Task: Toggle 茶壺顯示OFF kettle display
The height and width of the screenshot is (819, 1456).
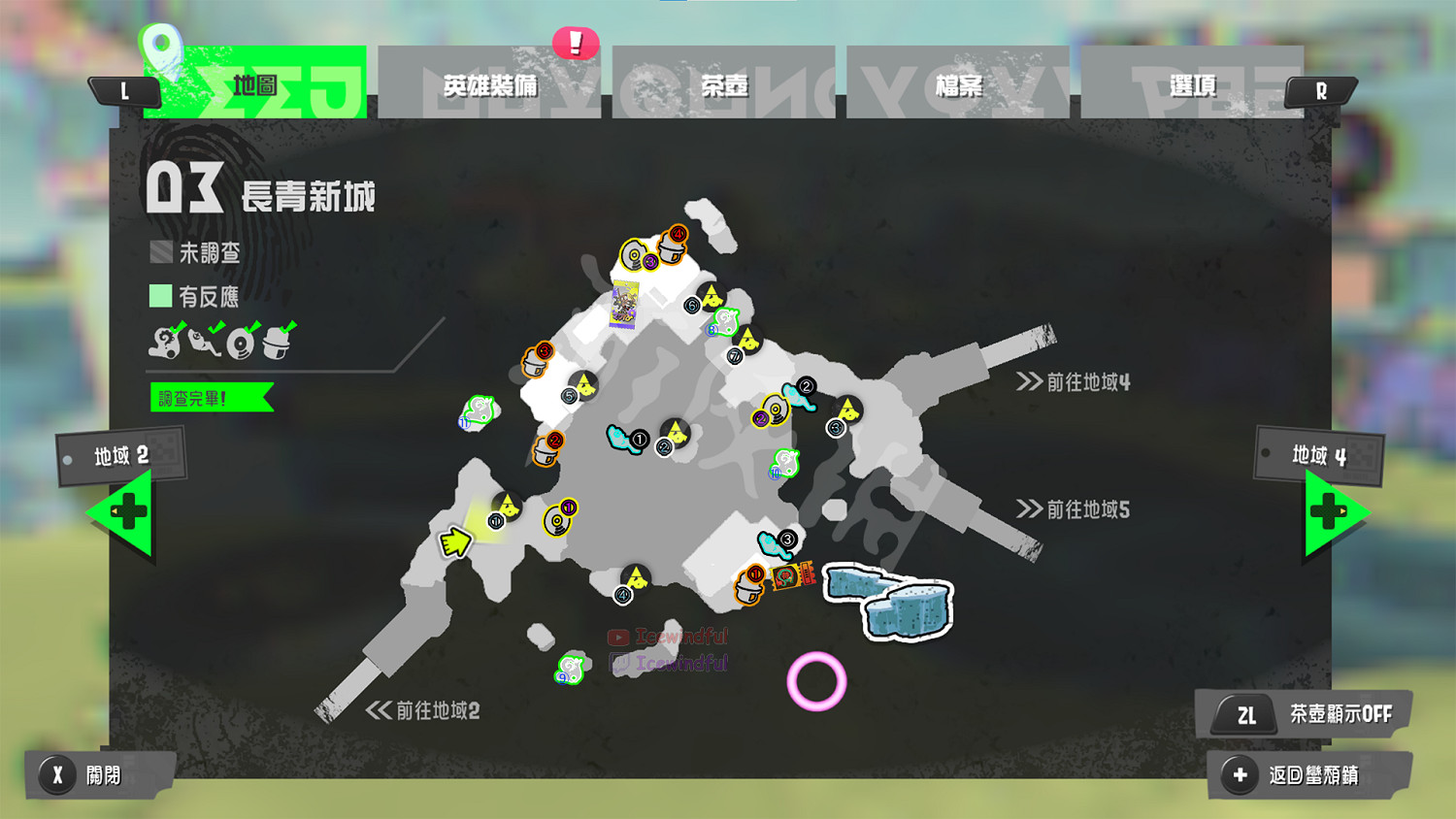Action: pos(1304,715)
